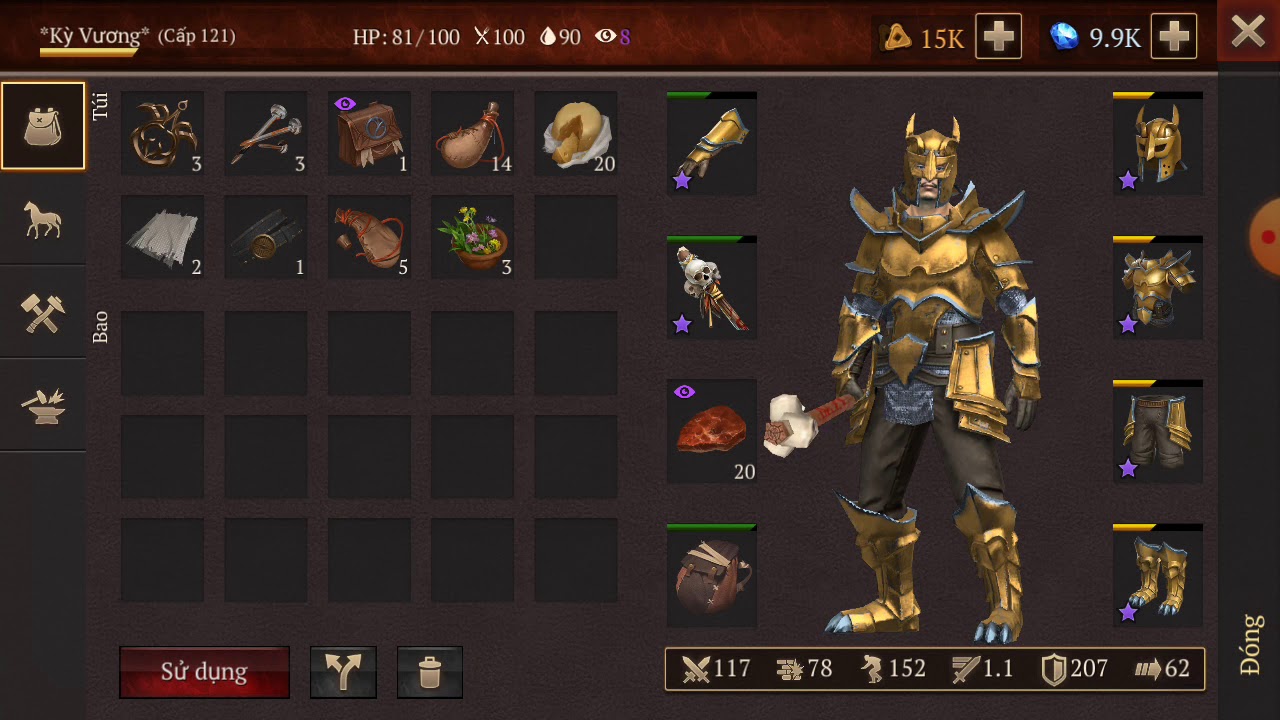Switch to the horse tab

[43, 219]
